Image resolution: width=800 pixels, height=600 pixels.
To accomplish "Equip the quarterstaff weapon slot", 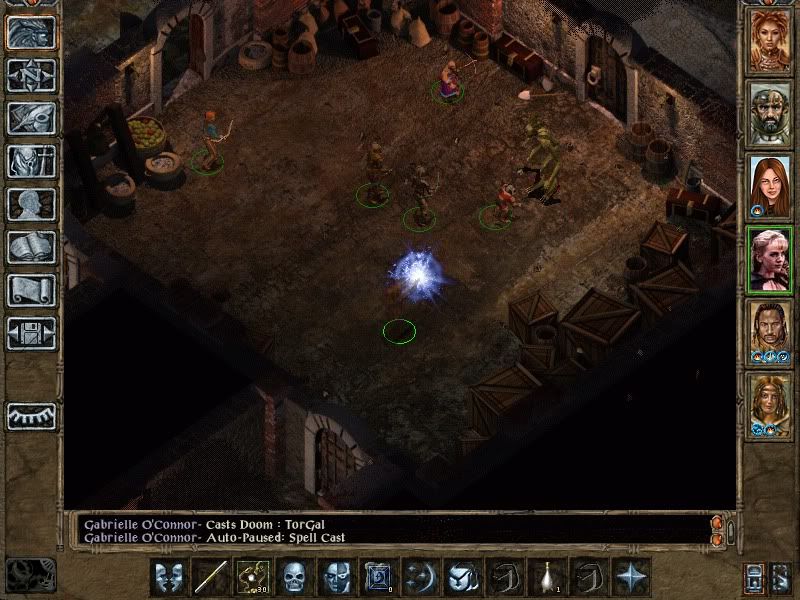I will pos(211,577).
